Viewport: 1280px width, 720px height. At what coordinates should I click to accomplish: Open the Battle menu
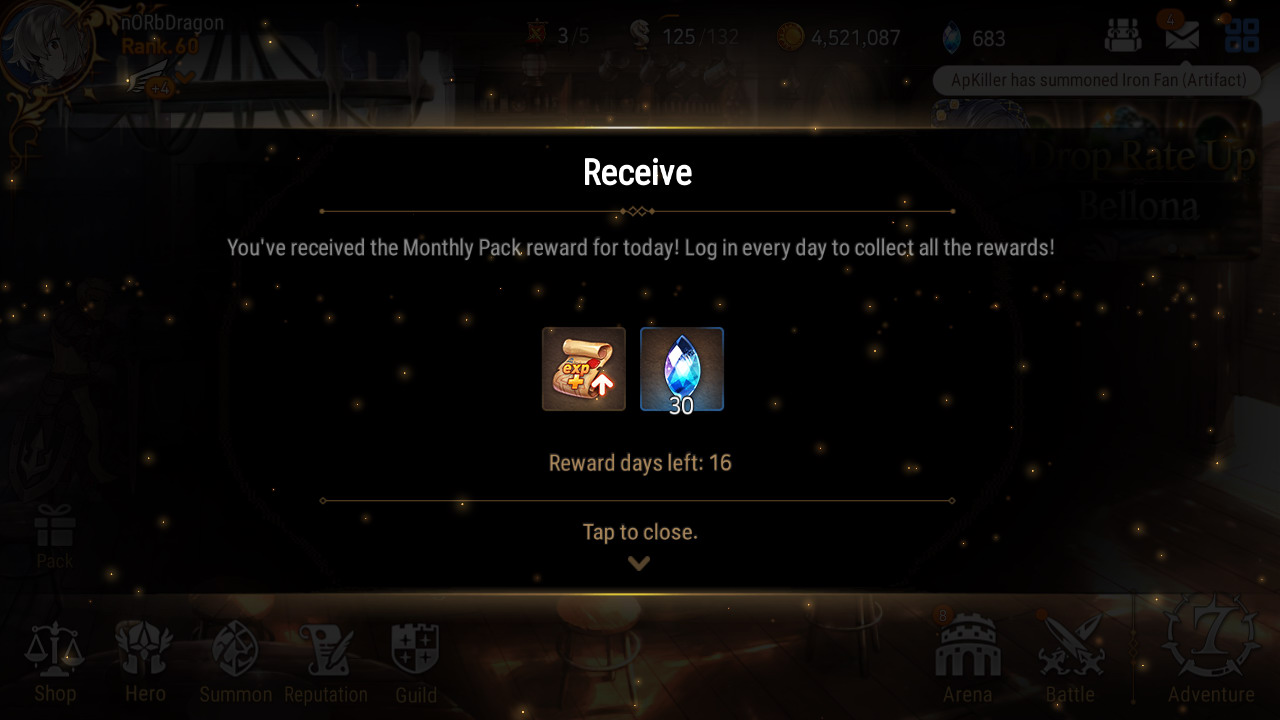pos(1070,658)
